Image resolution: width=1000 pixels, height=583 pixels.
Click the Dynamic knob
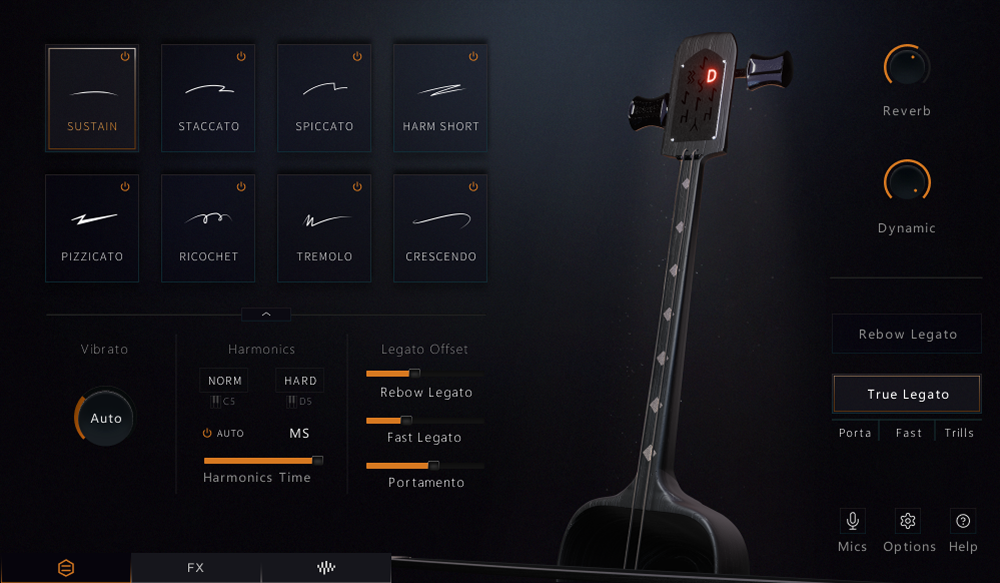(907, 183)
